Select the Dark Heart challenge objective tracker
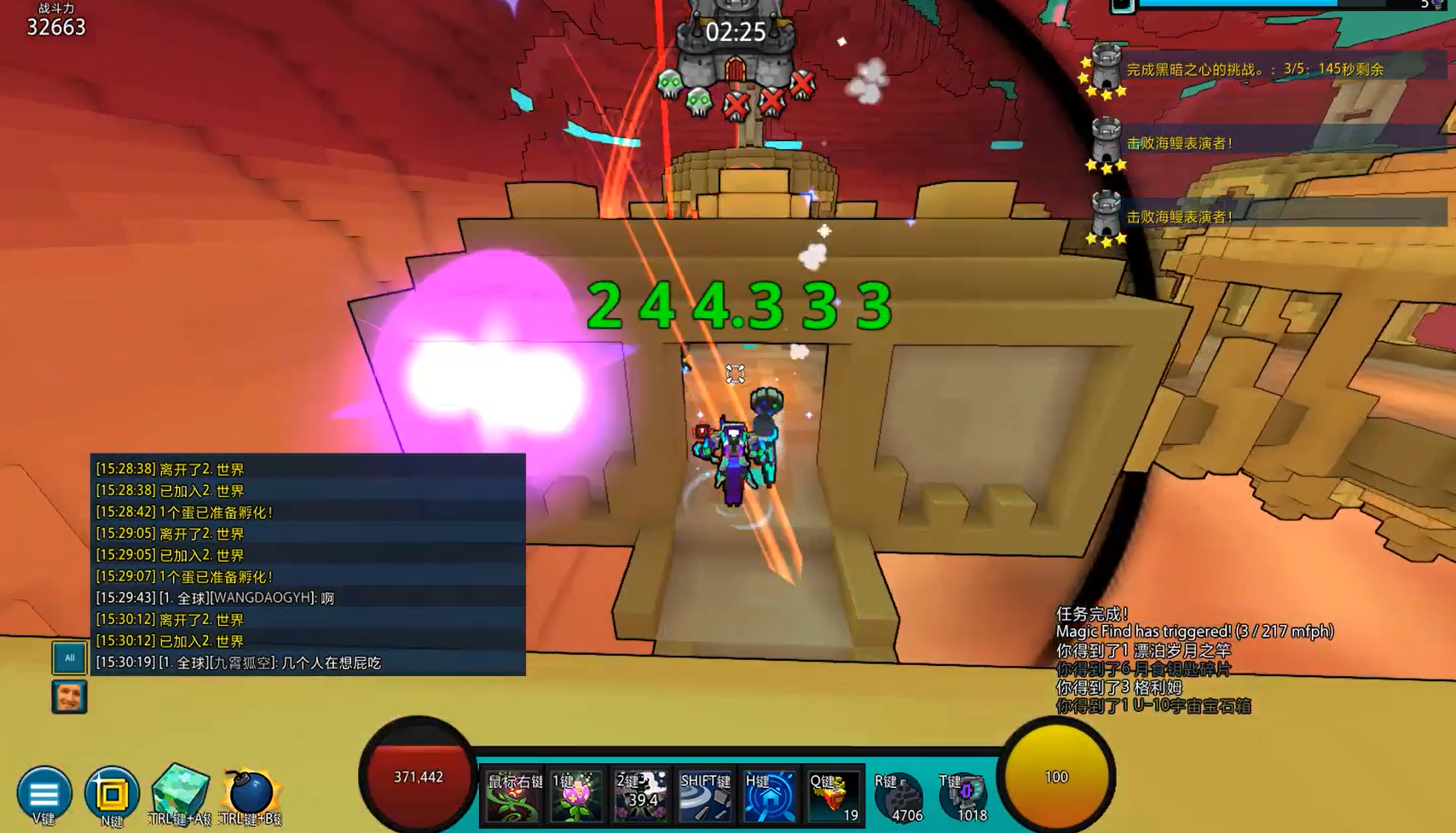The height and width of the screenshot is (833, 1456). (1254, 70)
